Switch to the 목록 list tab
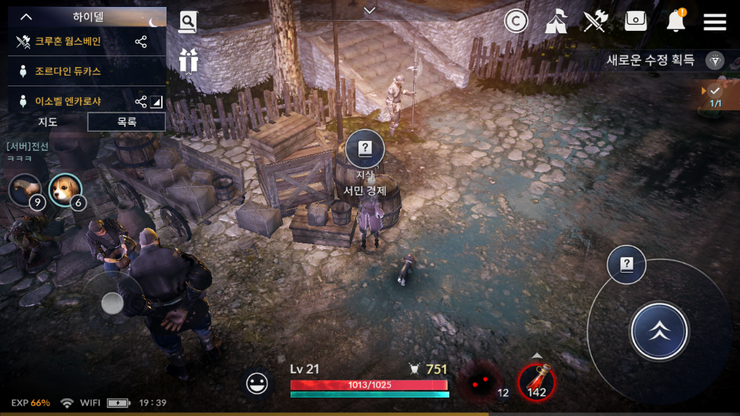 [126, 122]
